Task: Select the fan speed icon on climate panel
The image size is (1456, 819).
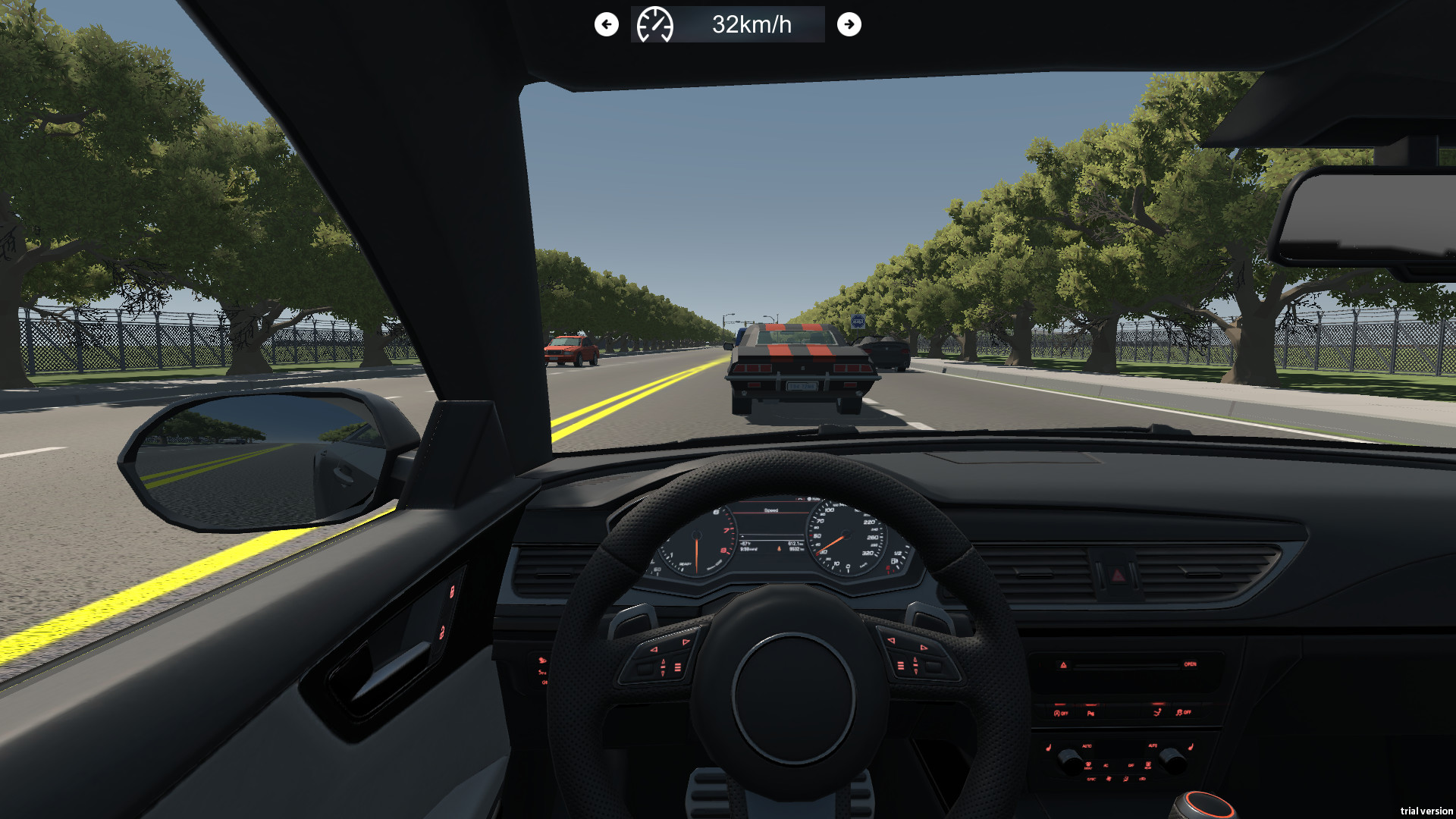Action: point(1109,778)
